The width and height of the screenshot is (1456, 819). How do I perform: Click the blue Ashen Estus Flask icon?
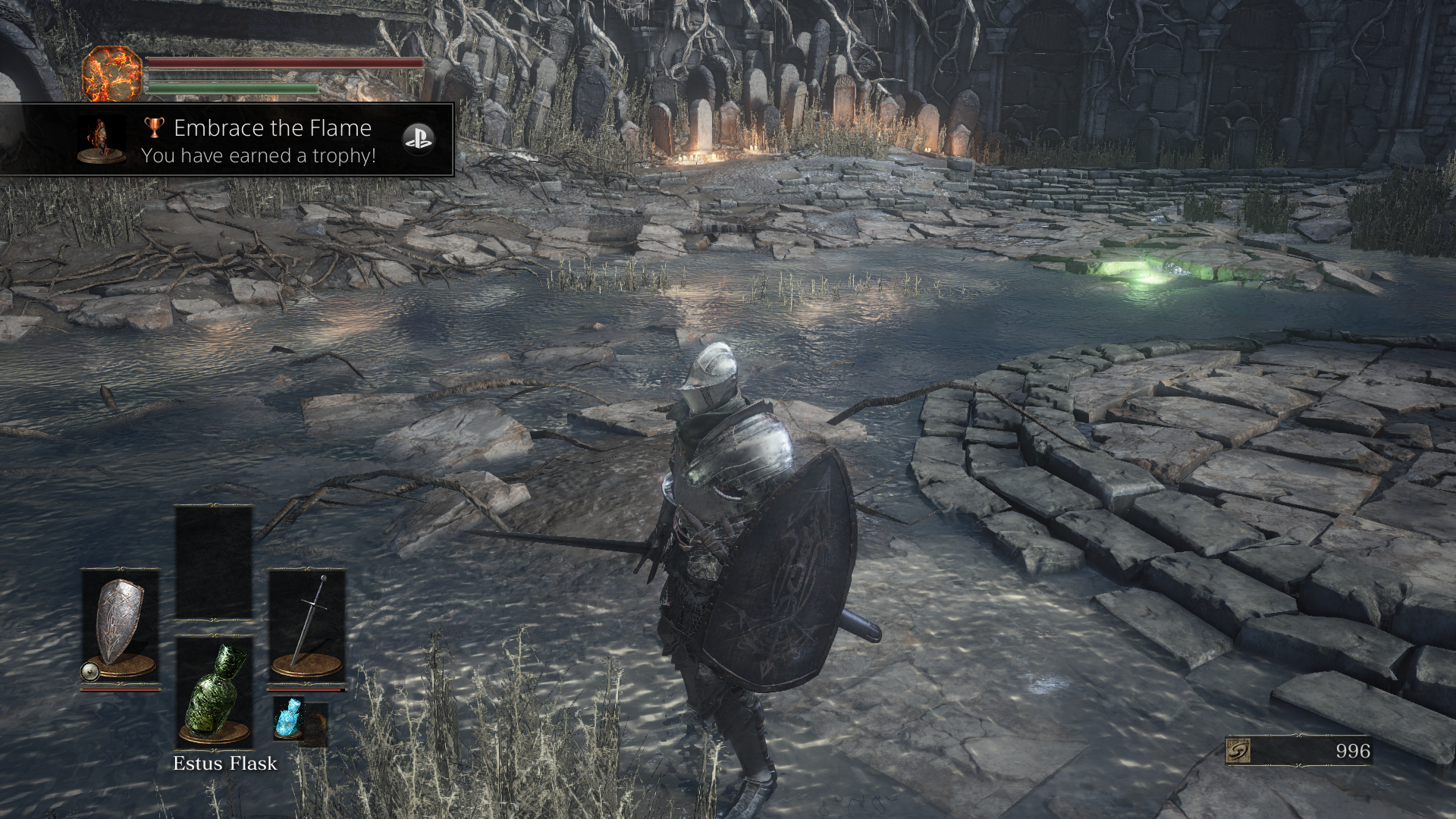tap(289, 717)
